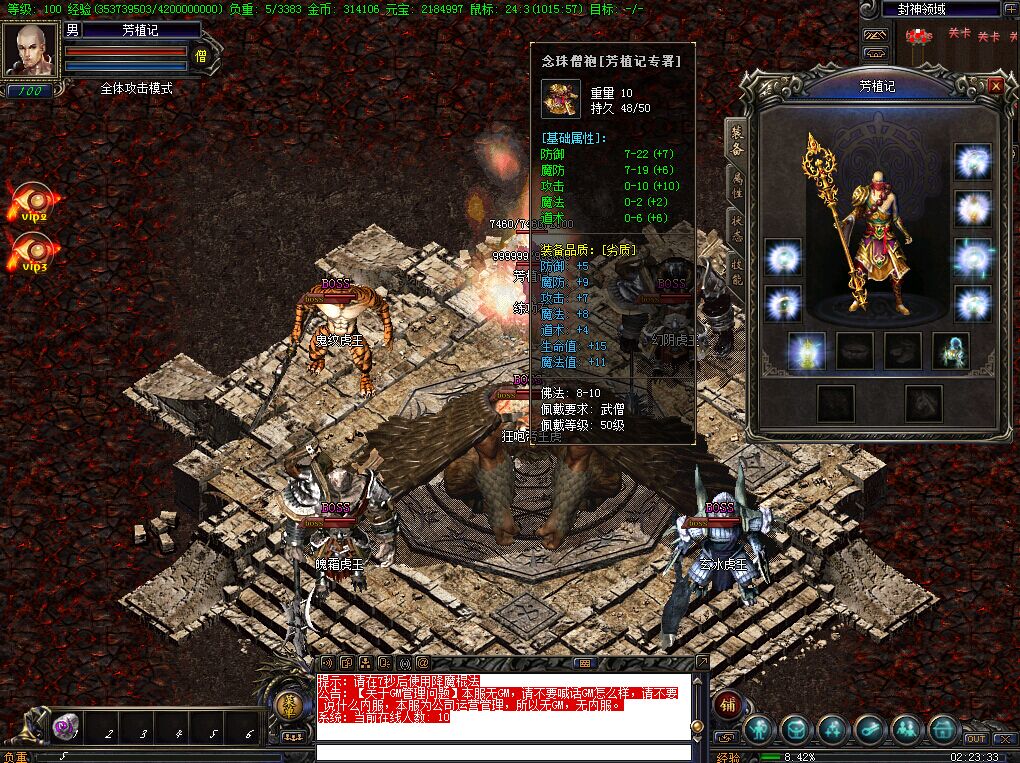Toggle the 全体攻击模式 attack mode label
The image size is (1020, 763).
point(136,88)
